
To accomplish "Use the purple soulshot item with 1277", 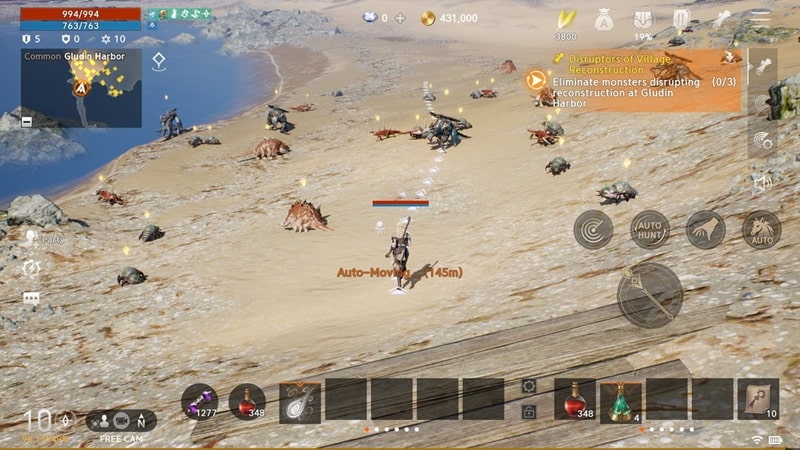I will [199, 400].
